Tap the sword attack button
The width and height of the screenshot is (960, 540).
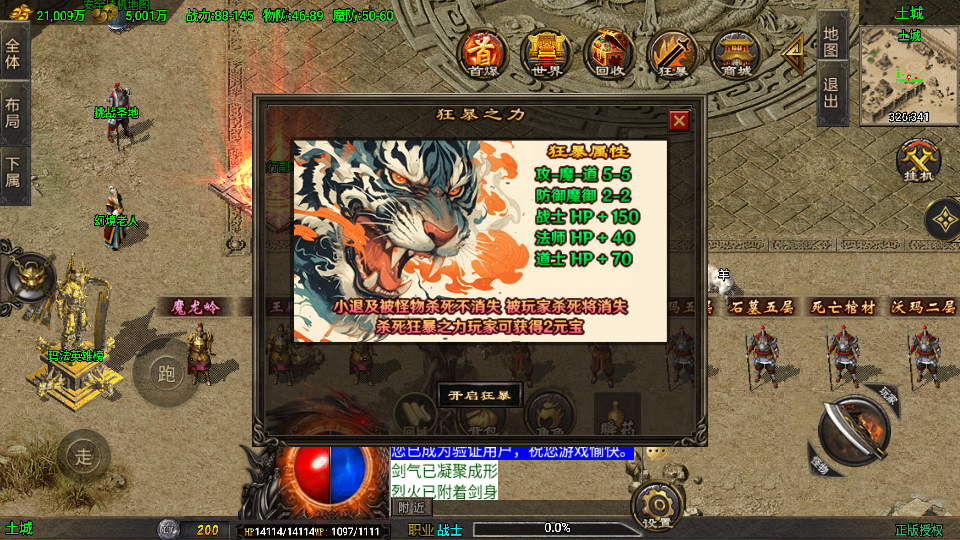[x=853, y=431]
